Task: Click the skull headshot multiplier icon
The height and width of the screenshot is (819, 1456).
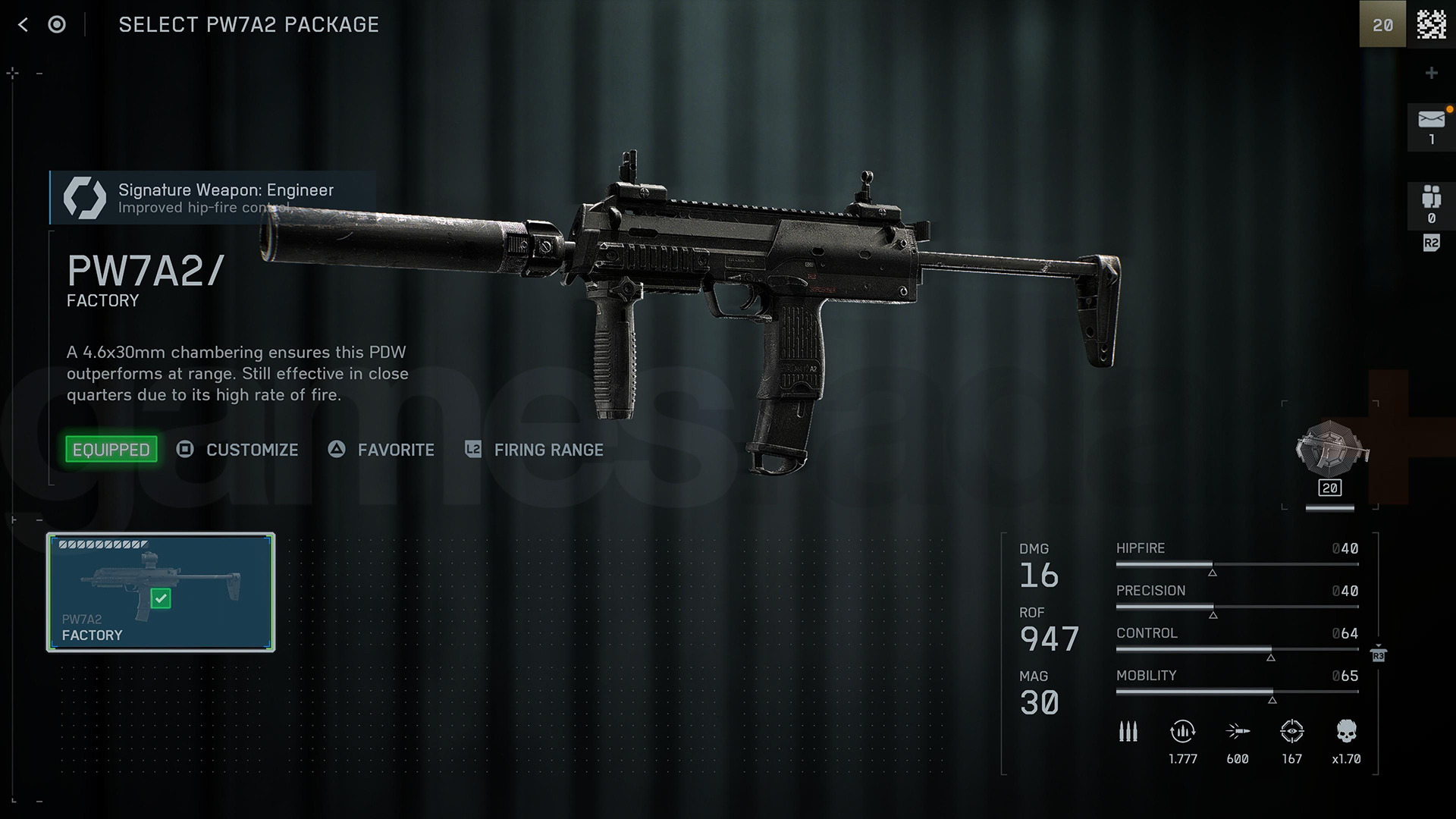Action: [1346, 732]
